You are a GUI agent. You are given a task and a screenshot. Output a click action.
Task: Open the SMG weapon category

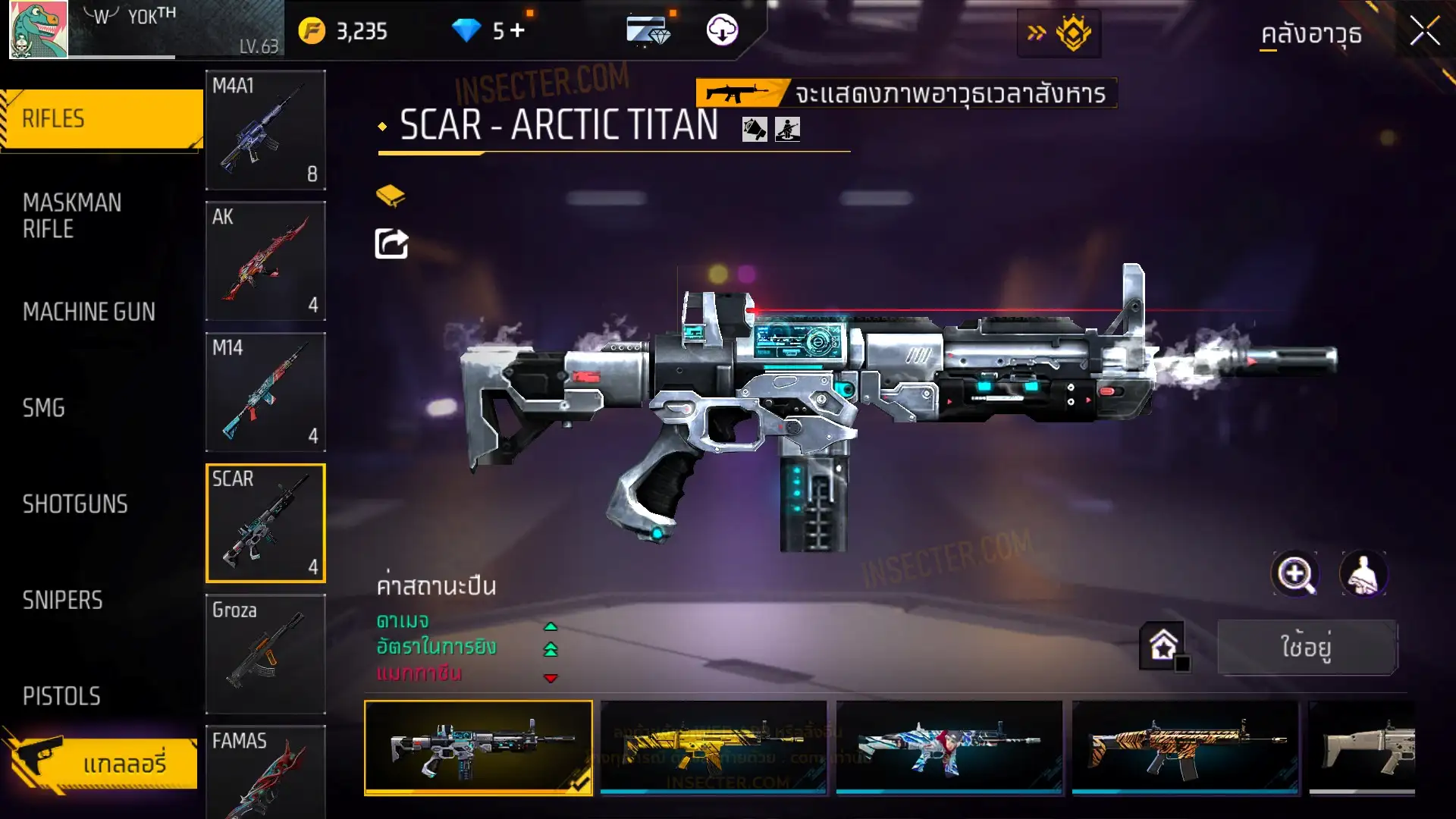(44, 408)
